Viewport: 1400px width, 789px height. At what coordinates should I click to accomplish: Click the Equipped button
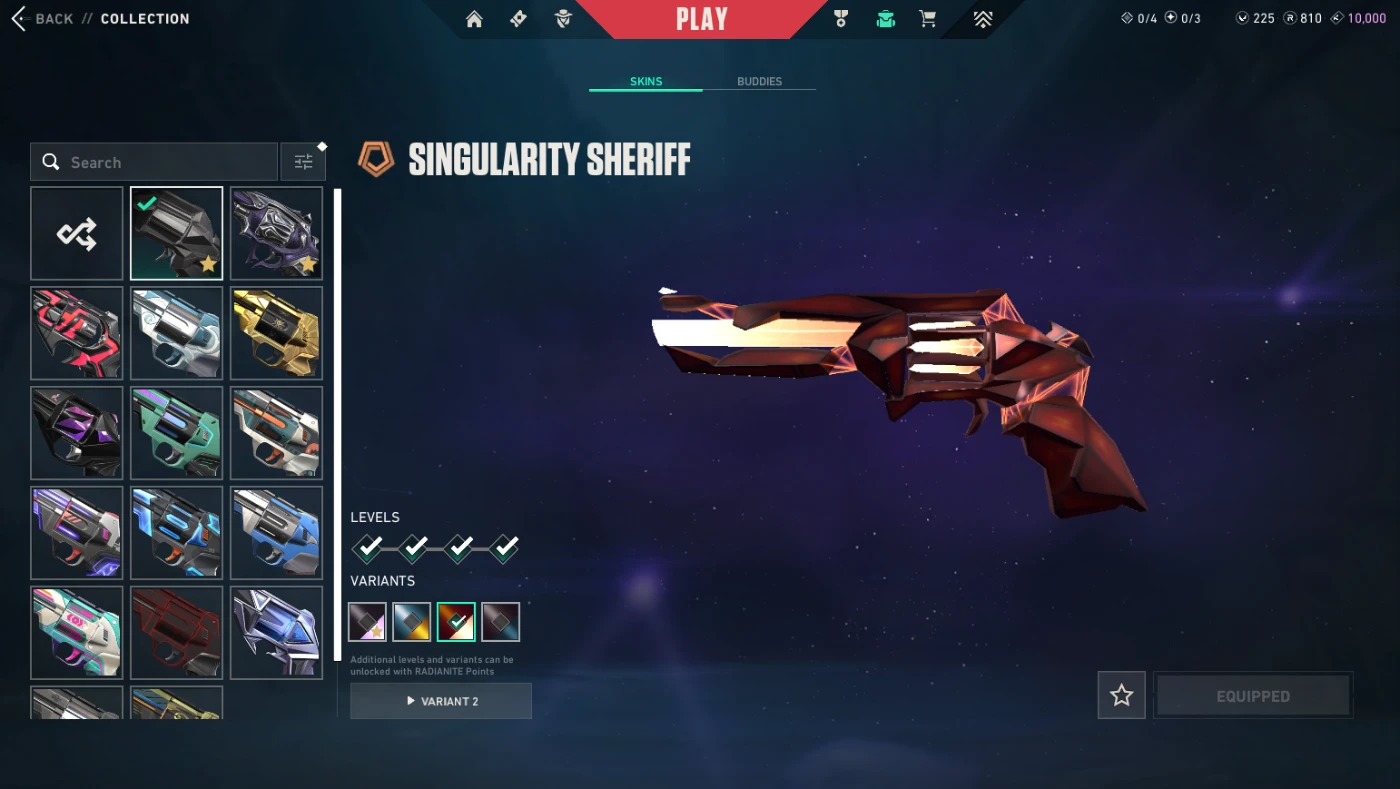click(1253, 695)
